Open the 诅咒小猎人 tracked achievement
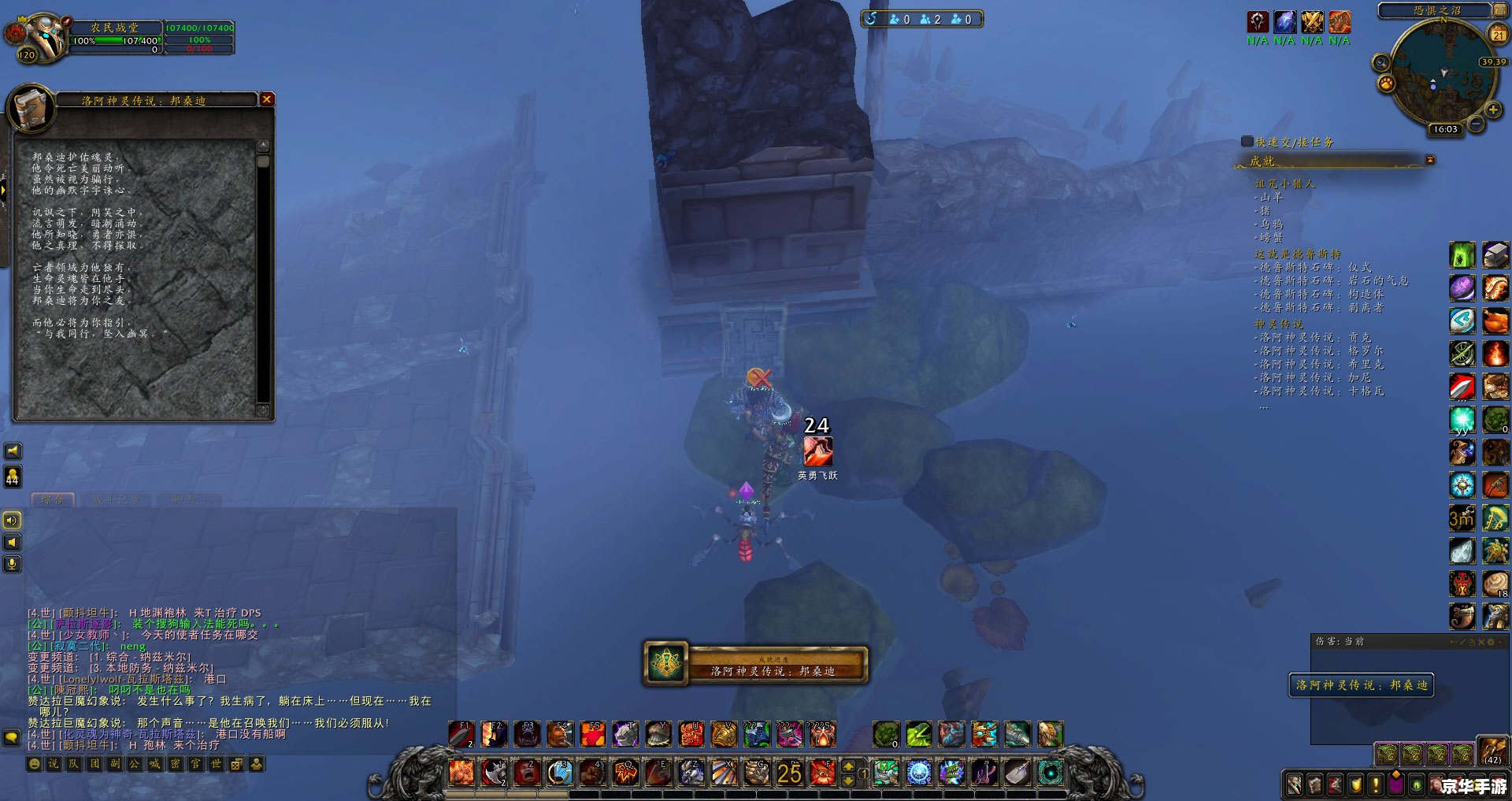The height and width of the screenshot is (801, 1512). [x=1284, y=184]
